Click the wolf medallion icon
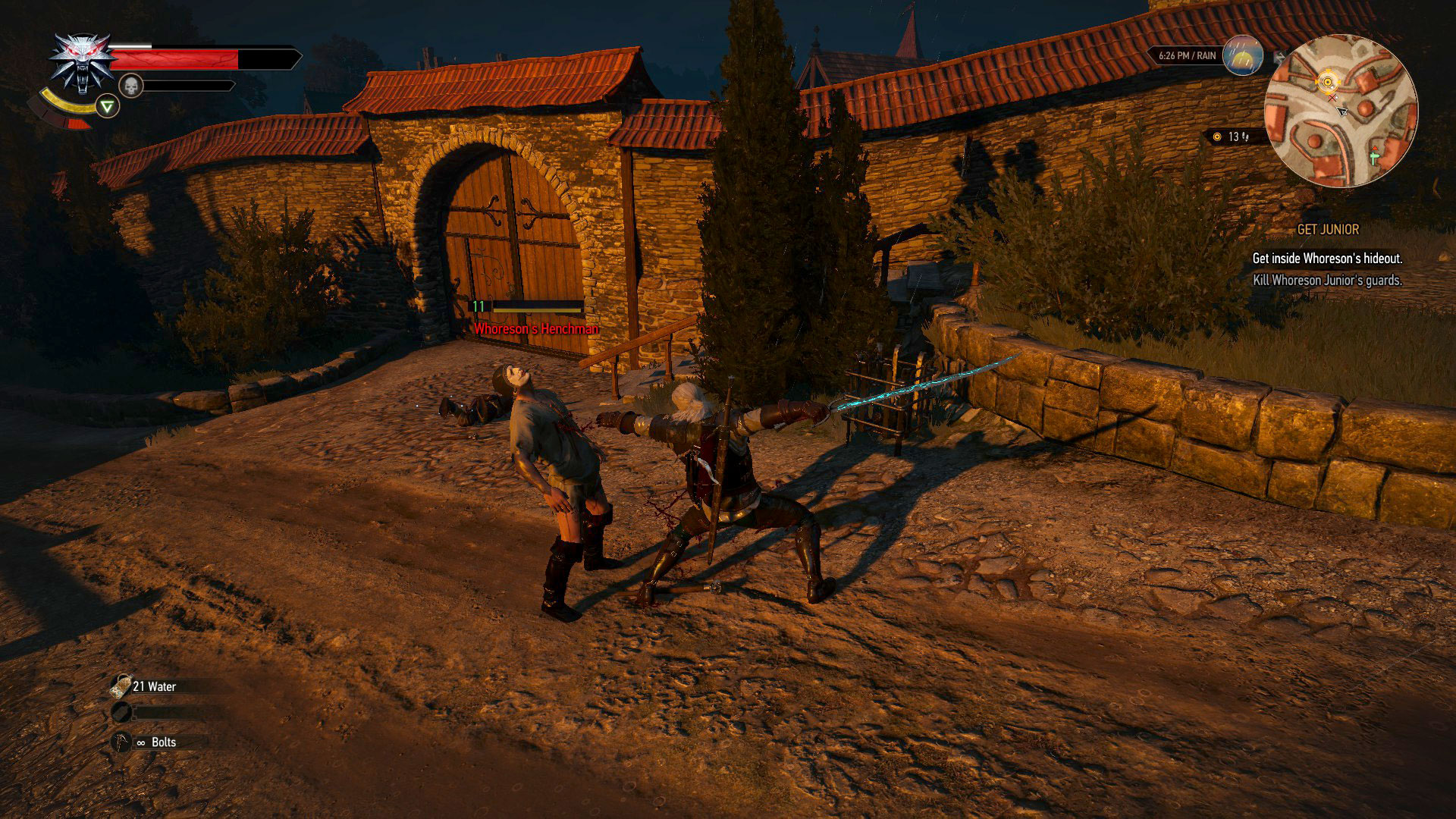Viewport: 1456px width, 819px height. click(x=78, y=62)
